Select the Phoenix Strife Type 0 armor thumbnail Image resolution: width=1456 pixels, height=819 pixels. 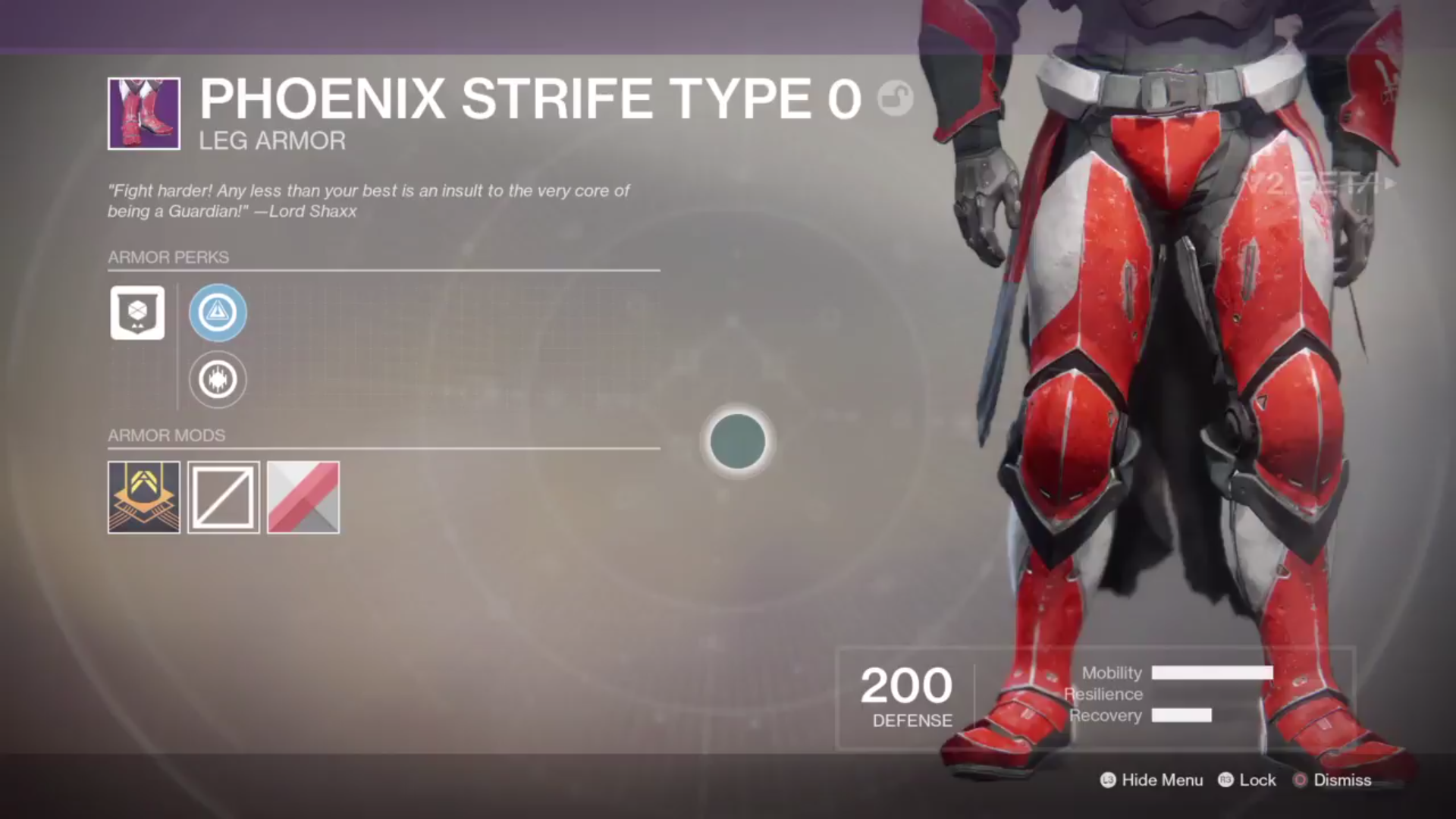click(143, 114)
